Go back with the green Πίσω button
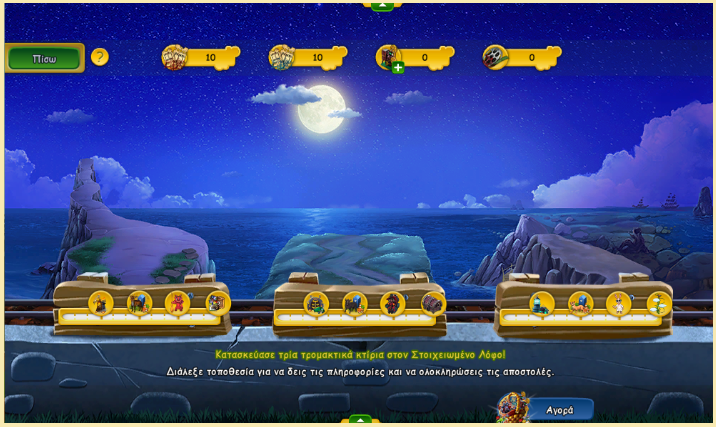 tap(44, 57)
